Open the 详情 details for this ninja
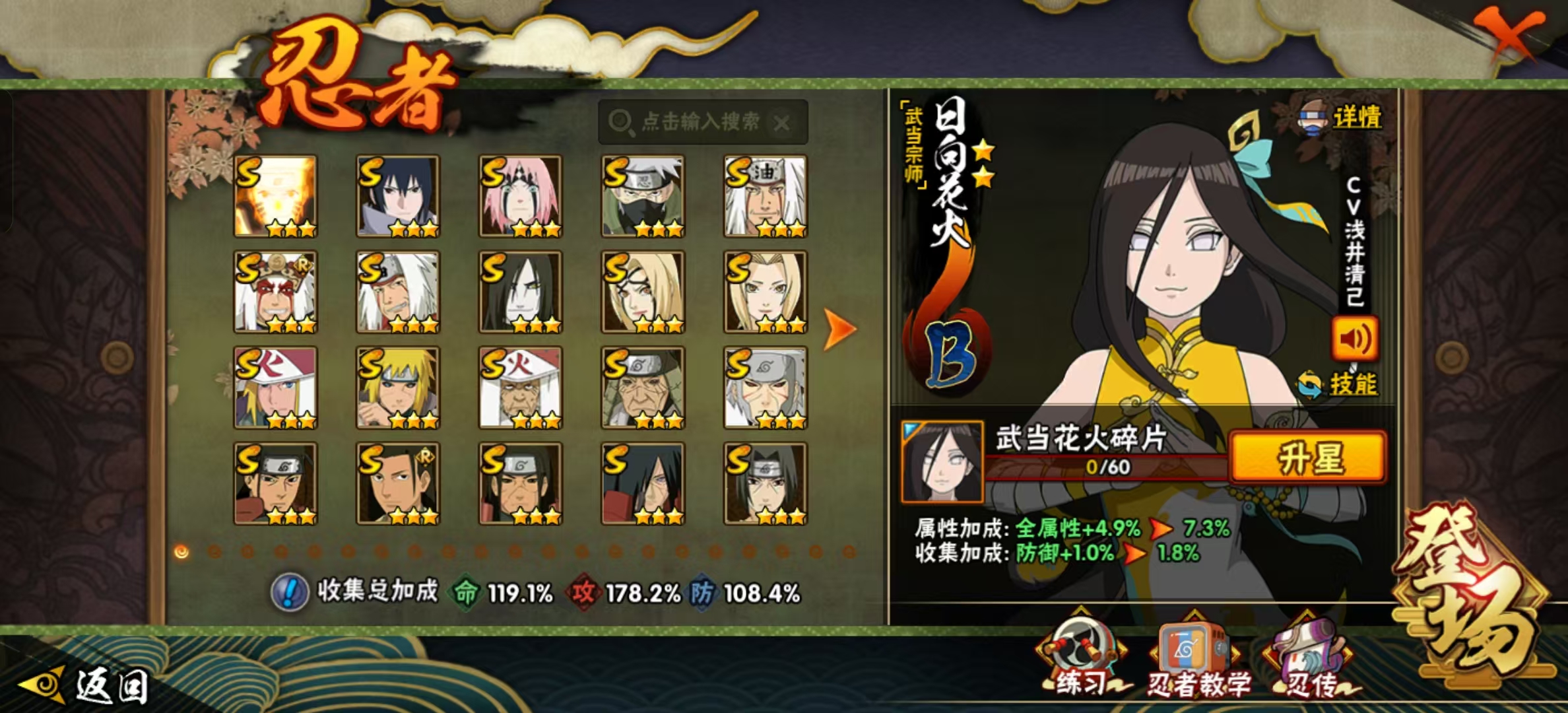This screenshot has height=713, width=1568. click(1342, 118)
